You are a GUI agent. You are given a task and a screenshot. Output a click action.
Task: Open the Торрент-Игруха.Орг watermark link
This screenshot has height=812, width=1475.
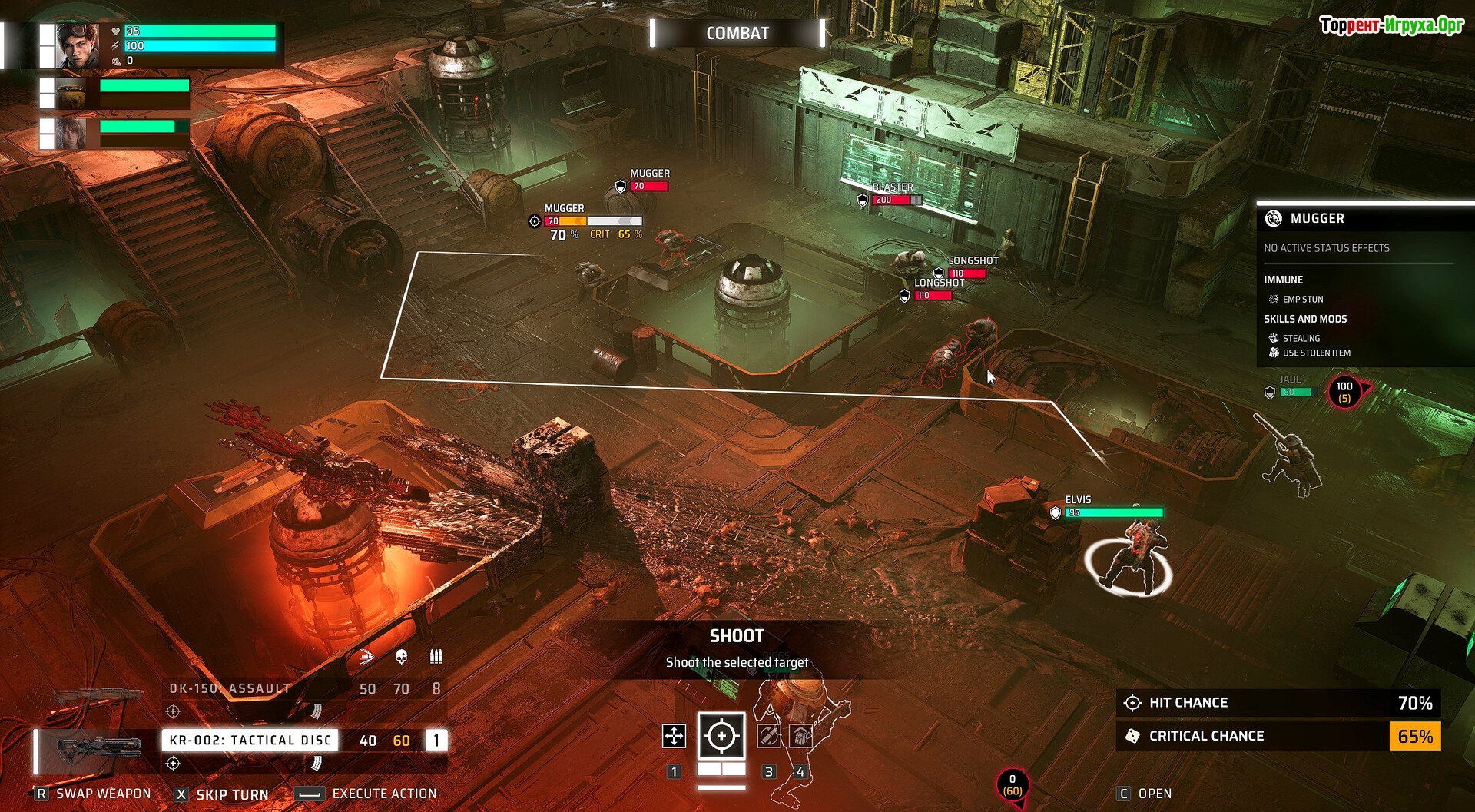1391,25
